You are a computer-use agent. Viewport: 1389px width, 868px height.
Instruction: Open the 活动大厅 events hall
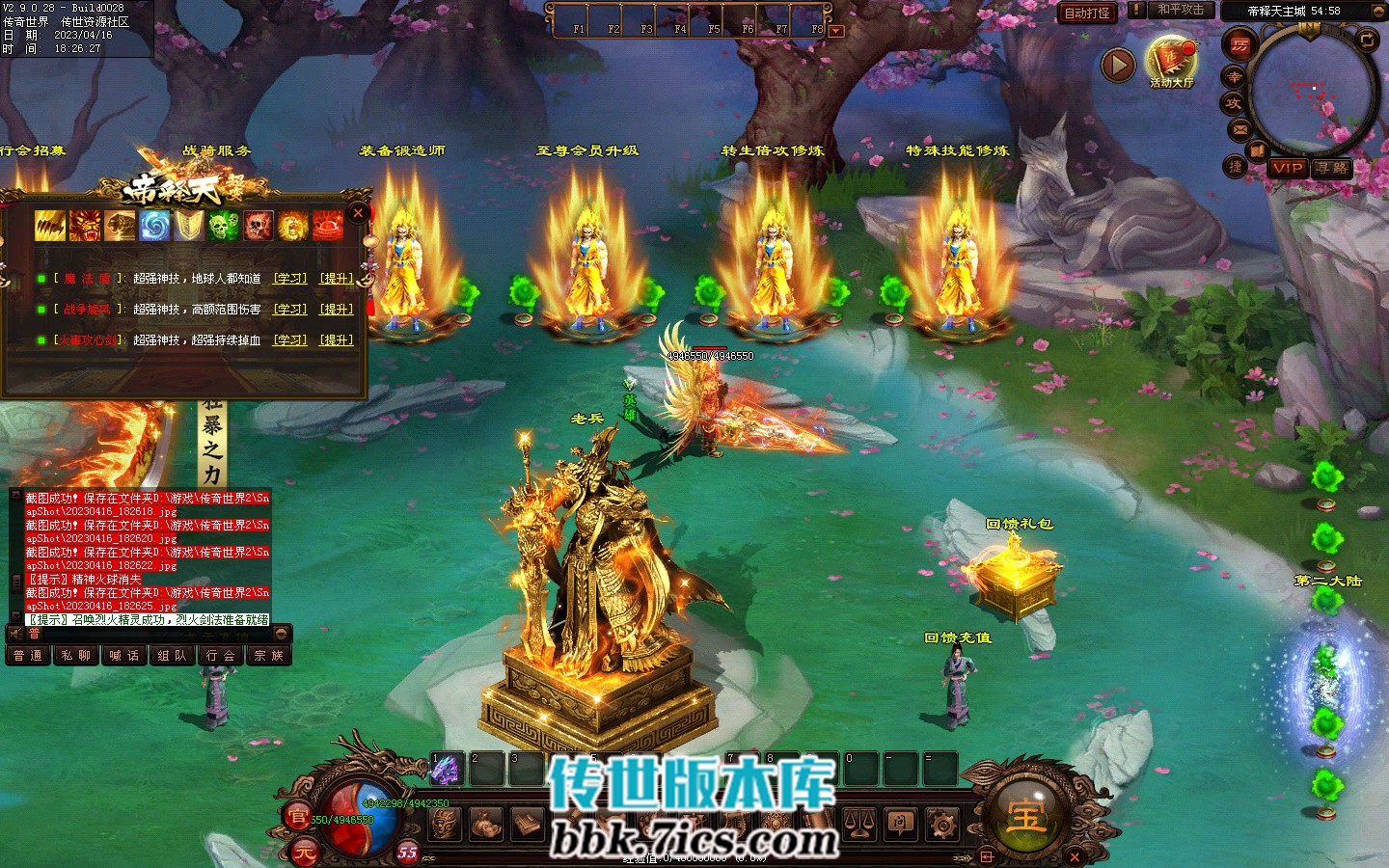point(1171,61)
